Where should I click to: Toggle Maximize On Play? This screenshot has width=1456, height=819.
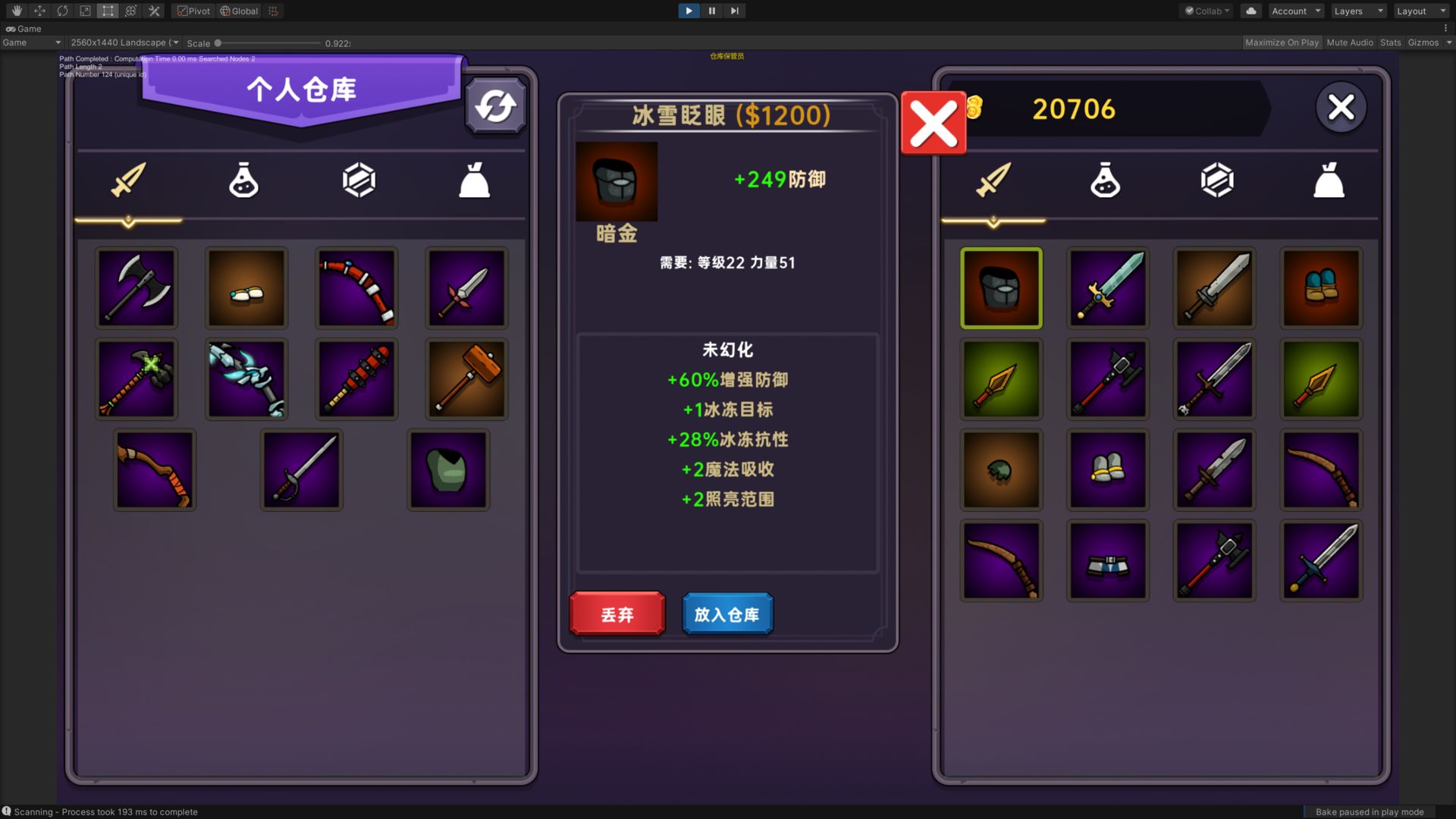click(1281, 42)
